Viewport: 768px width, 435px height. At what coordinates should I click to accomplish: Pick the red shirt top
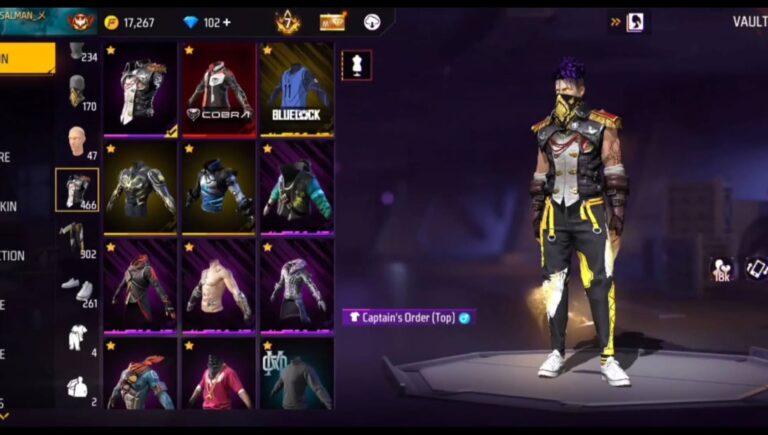[x=218, y=378]
